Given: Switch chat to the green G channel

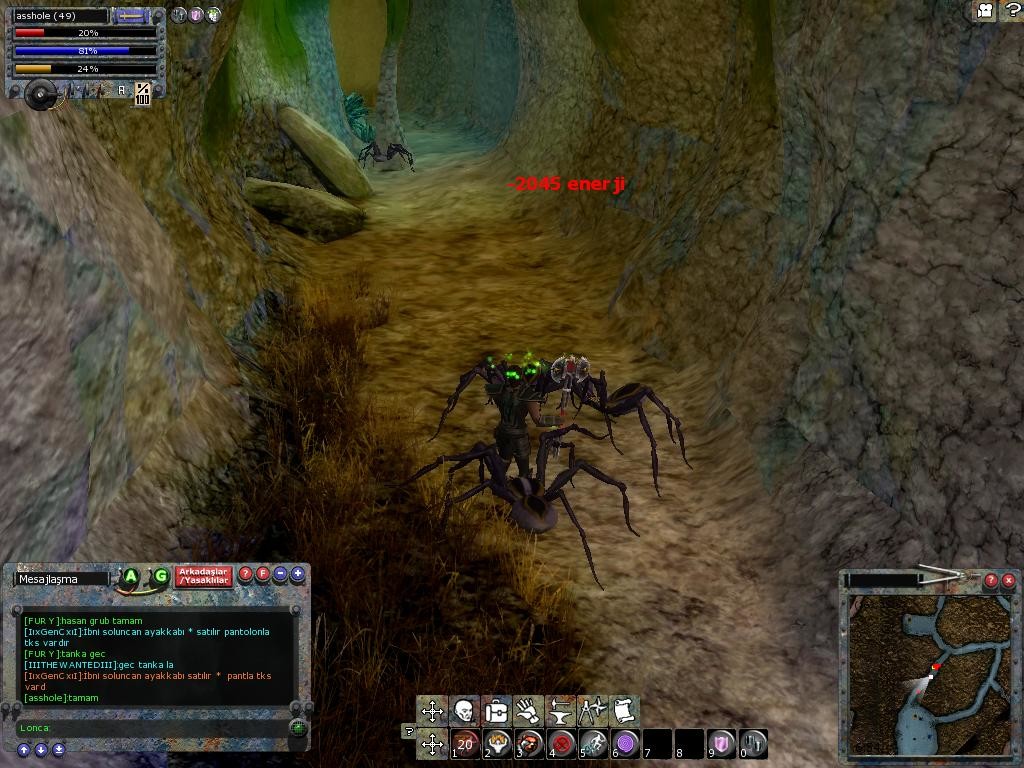Looking at the screenshot, I should pyautogui.click(x=160, y=576).
